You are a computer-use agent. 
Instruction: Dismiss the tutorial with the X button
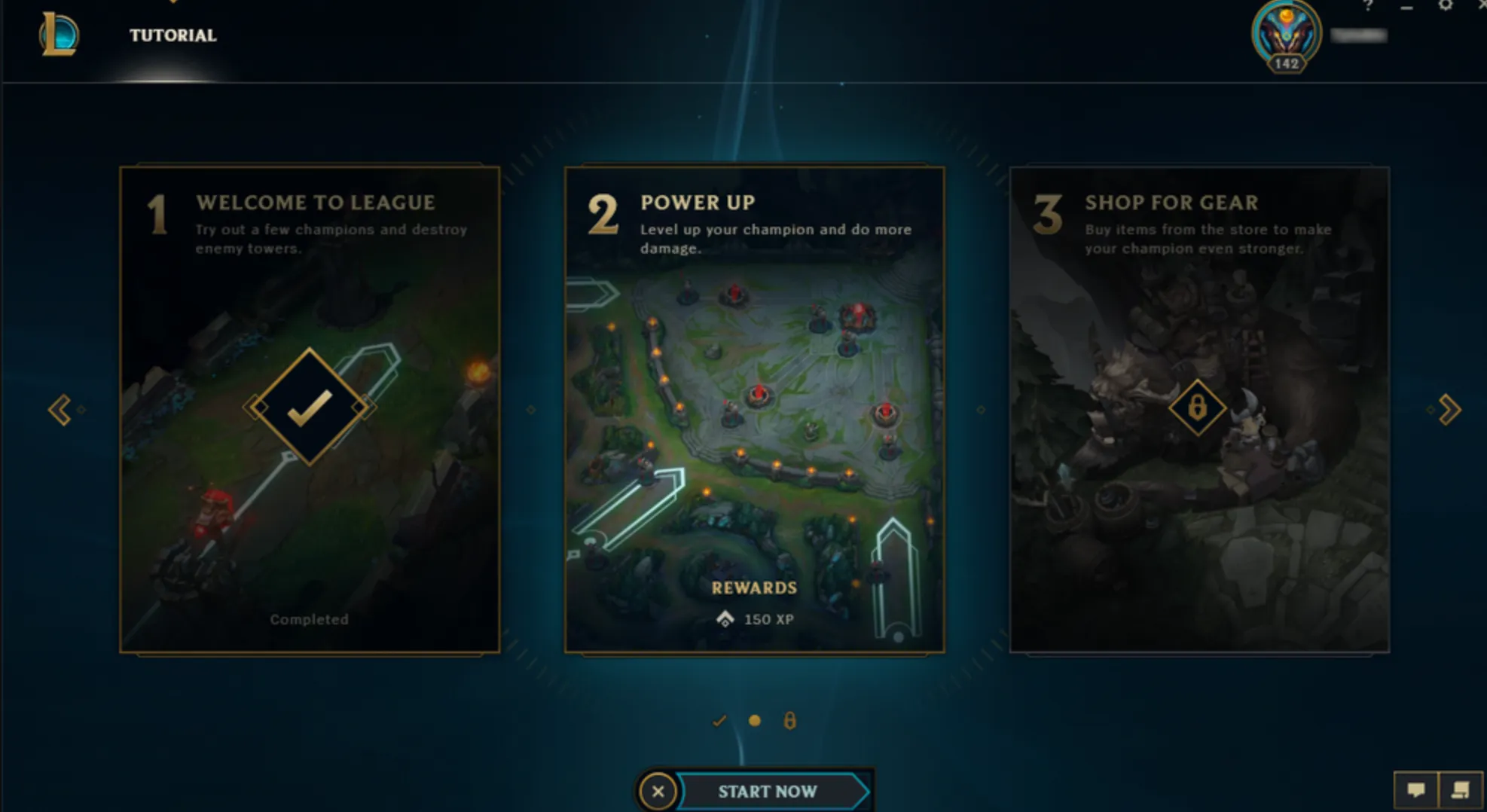click(x=656, y=792)
